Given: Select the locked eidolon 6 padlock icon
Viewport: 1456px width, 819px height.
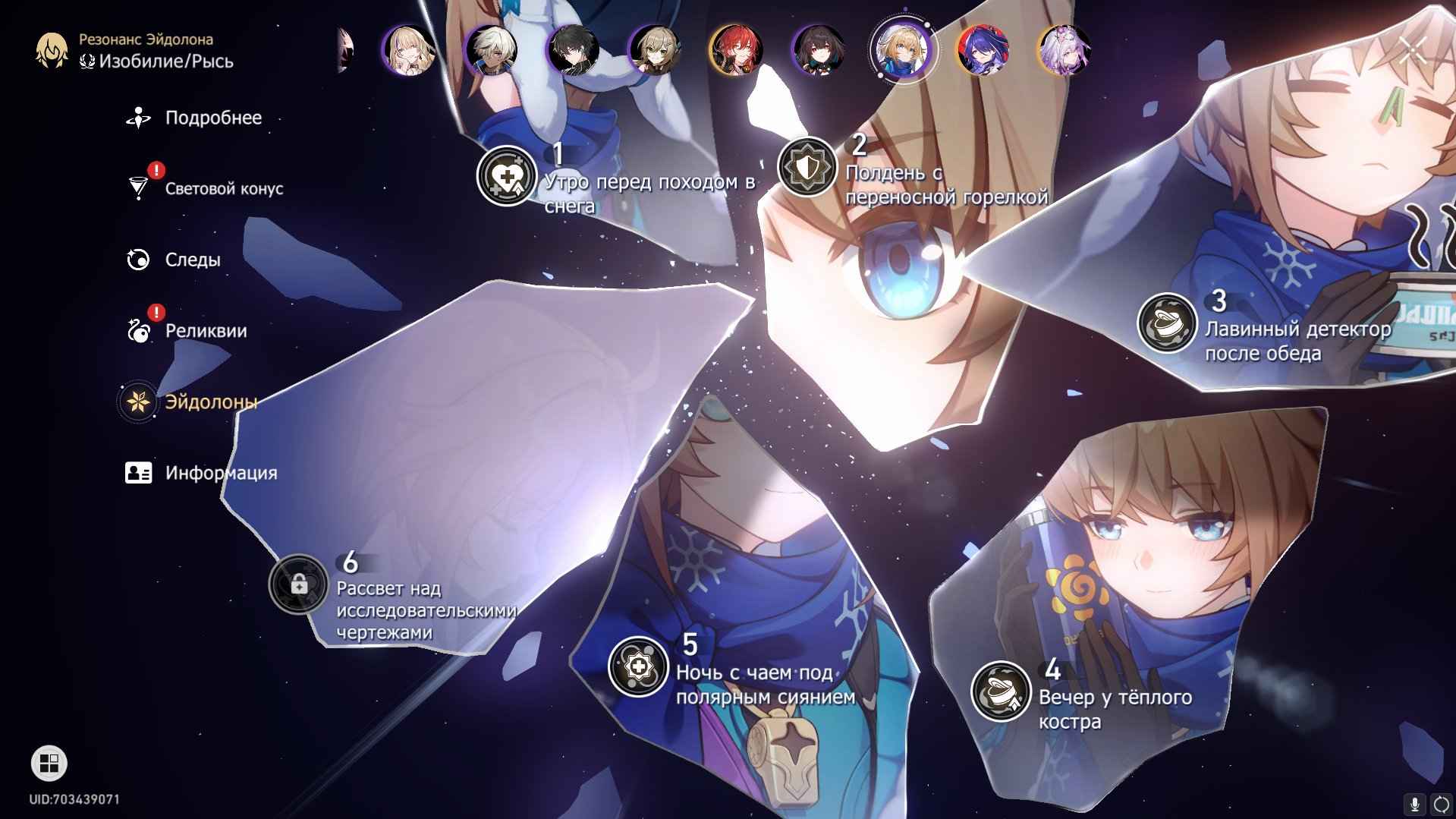Looking at the screenshot, I should pyautogui.click(x=300, y=587).
